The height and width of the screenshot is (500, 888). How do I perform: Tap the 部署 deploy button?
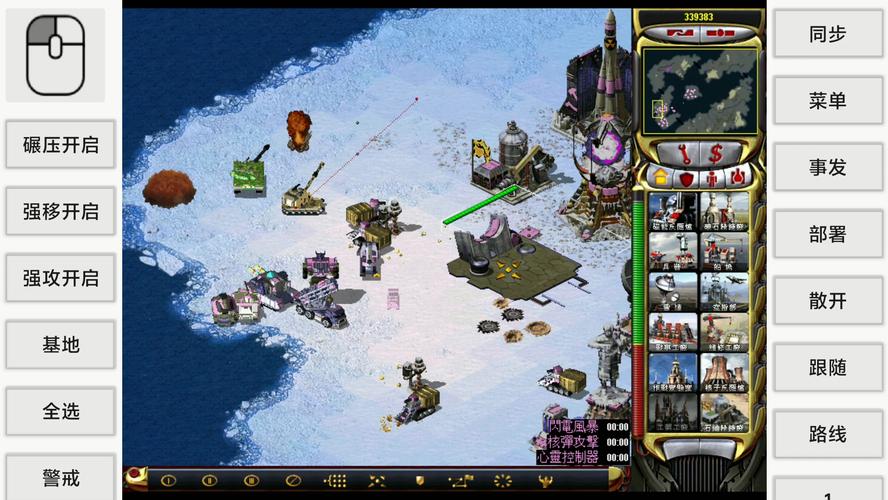pyautogui.click(x=827, y=235)
